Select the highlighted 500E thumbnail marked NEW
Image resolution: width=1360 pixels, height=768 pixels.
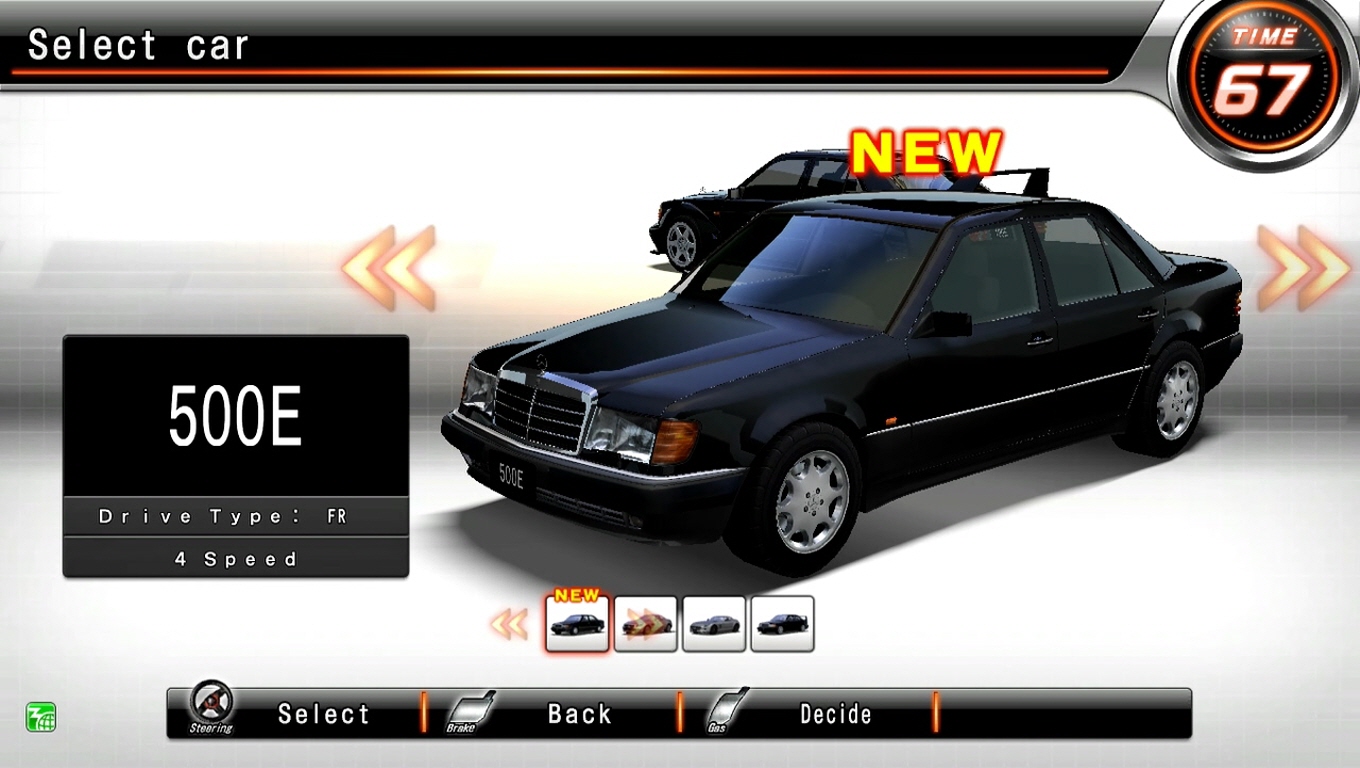(577, 623)
